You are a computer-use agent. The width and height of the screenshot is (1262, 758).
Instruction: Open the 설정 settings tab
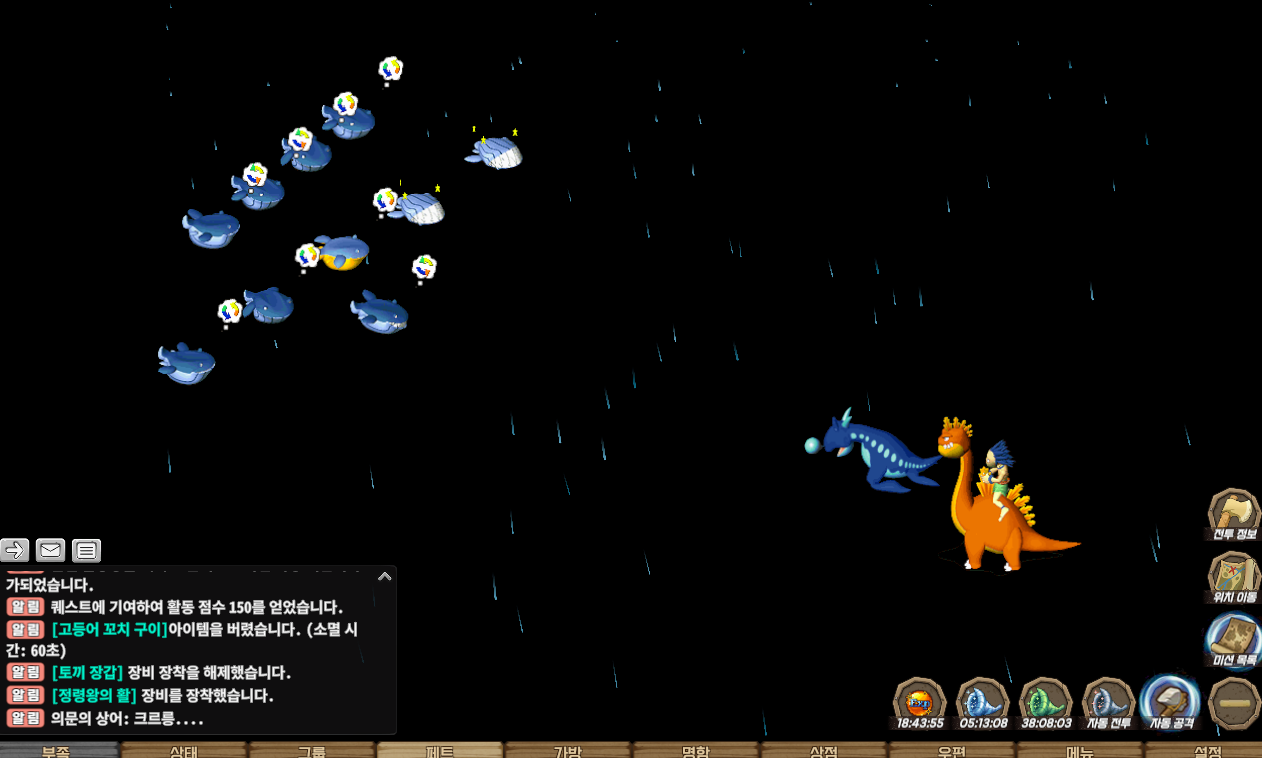coord(1206,750)
